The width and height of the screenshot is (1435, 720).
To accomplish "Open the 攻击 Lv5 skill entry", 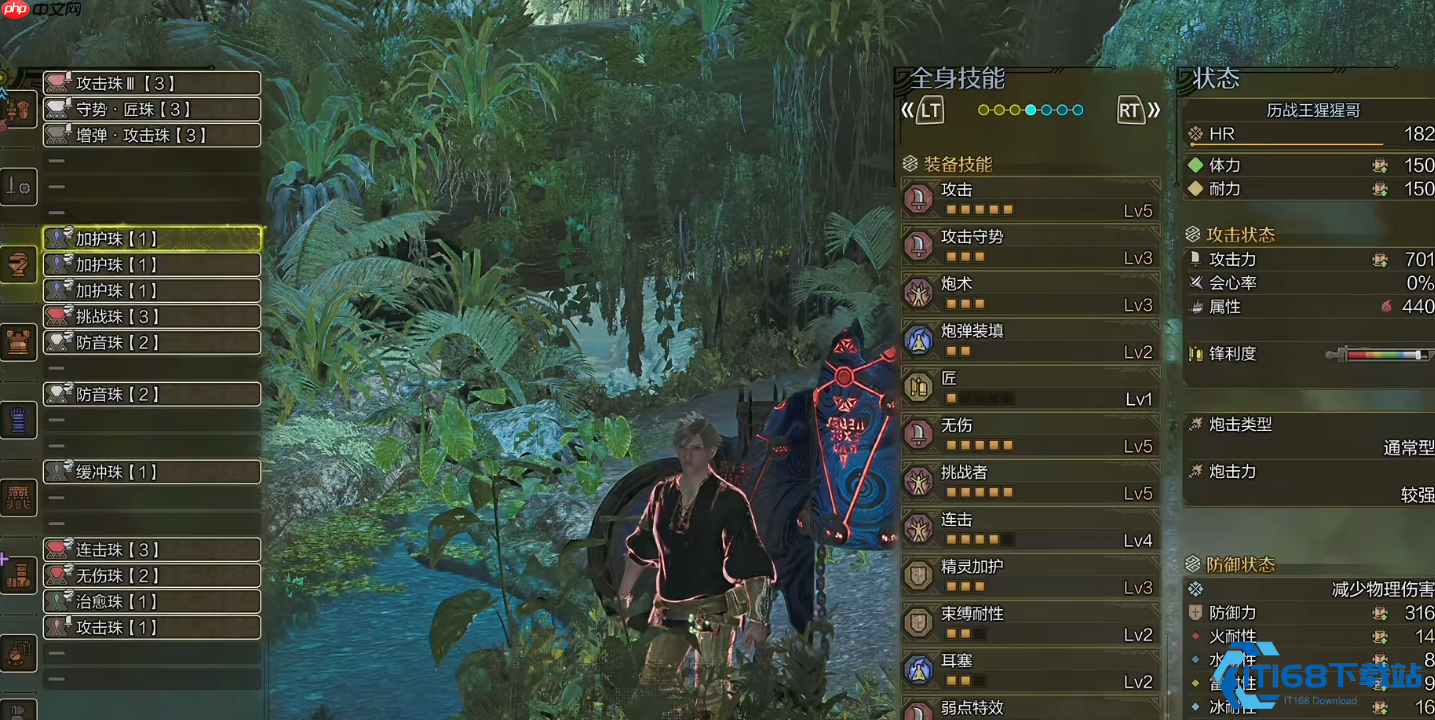I will (1030, 199).
